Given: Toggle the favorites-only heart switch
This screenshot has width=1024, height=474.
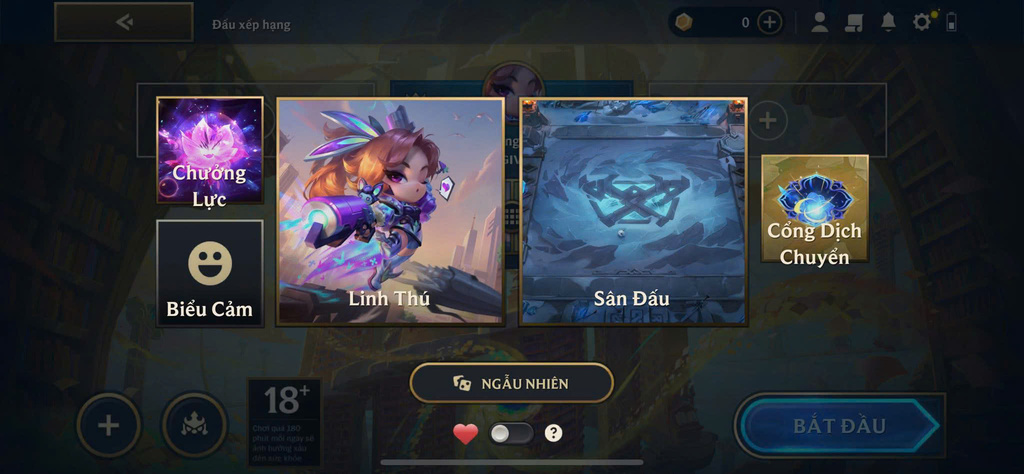Looking at the screenshot, I should point(510,433).
